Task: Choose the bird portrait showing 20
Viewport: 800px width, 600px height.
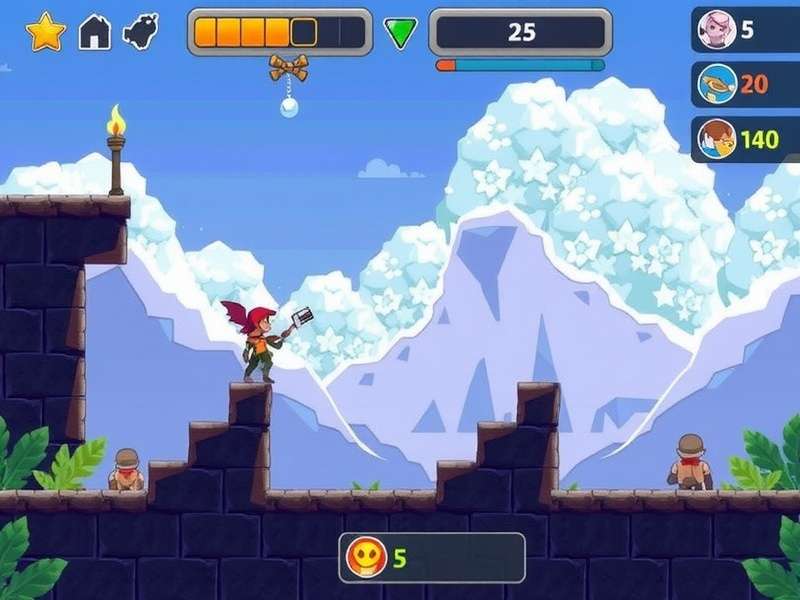Action: pyautogui.click(x=717, y=84)
